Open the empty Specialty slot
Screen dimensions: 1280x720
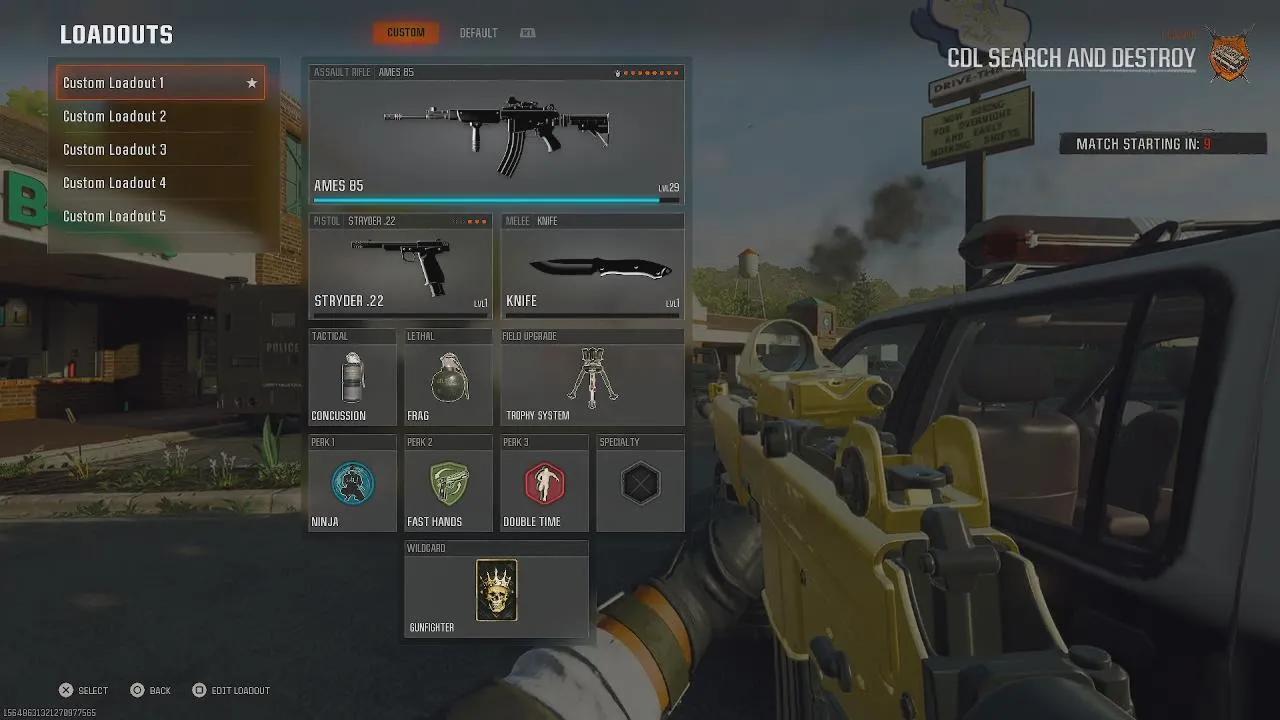pyautogui.click(x=640, y=485)
